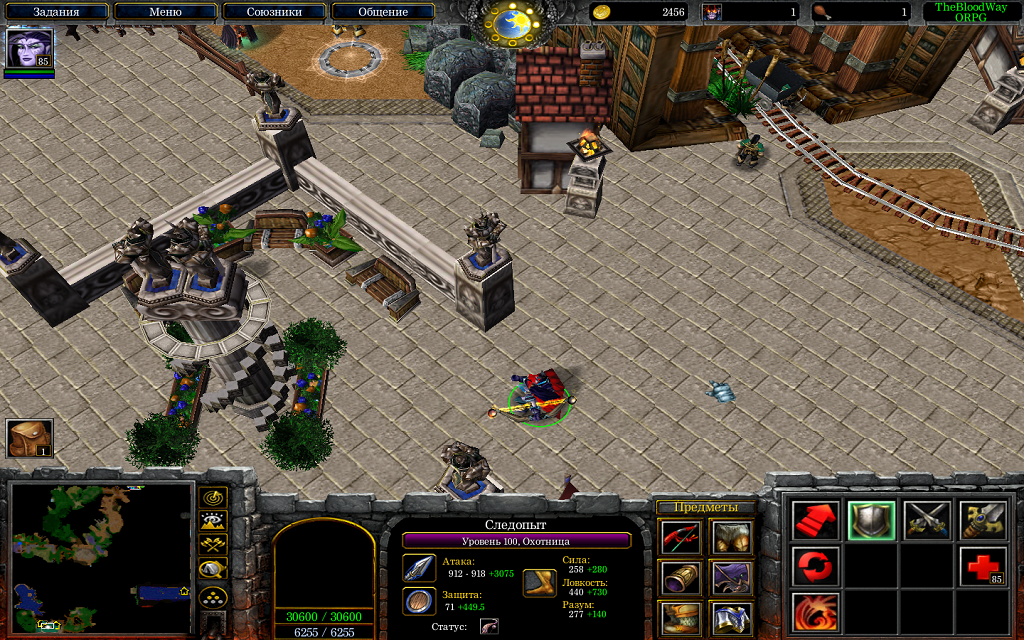Select the hero portrait icon
This screenshot has height=640, width=1024.
[x=29, y=48]
